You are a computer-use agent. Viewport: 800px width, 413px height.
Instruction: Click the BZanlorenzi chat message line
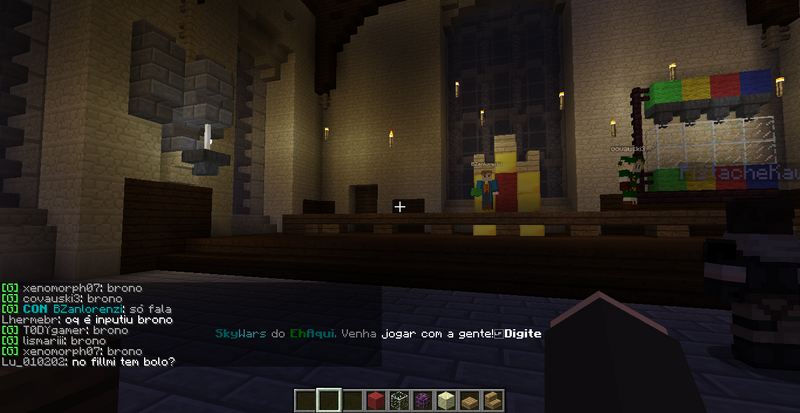[x=88, y=309]
